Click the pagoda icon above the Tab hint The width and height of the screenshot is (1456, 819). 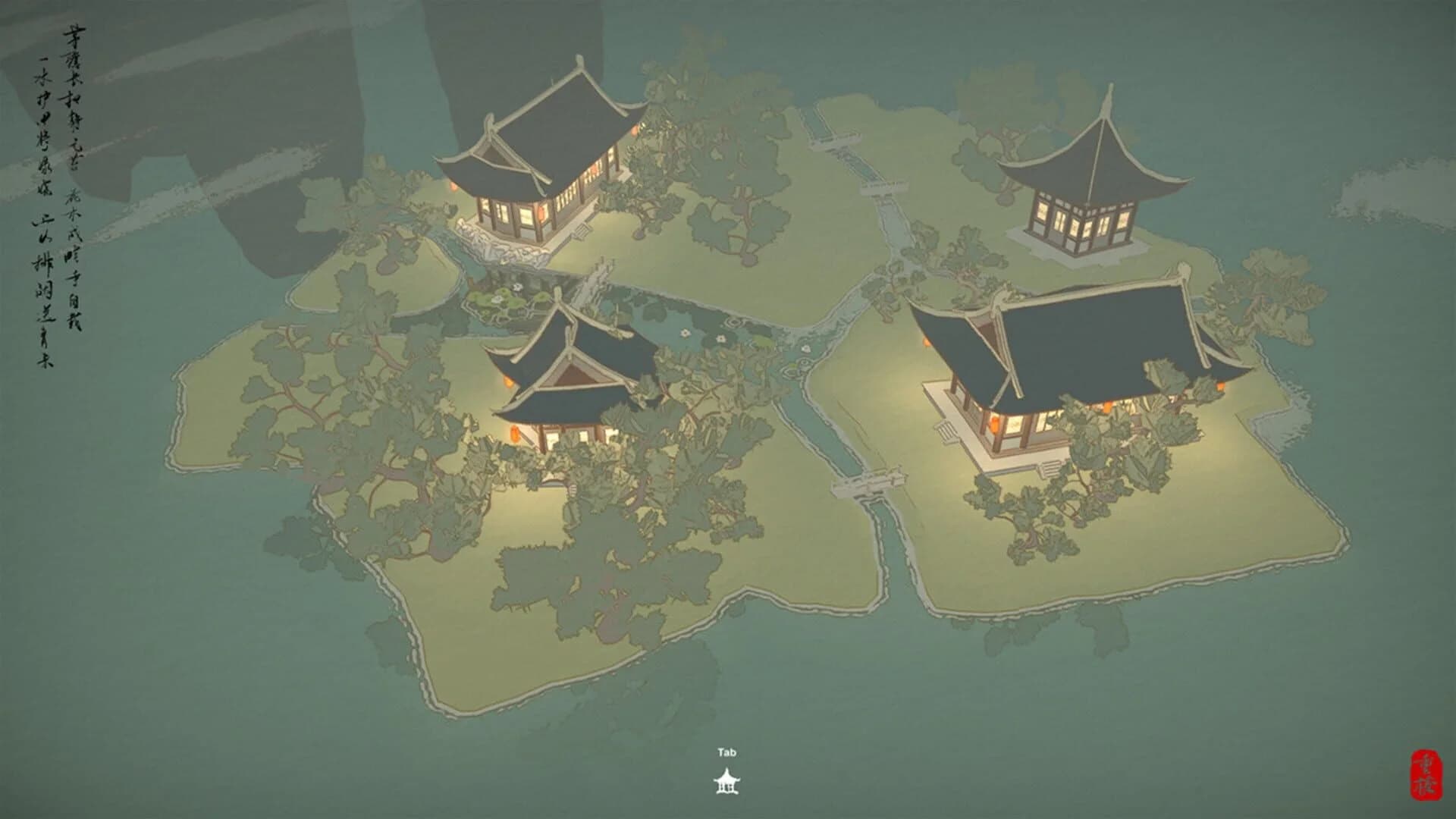(x=727, y=783)
